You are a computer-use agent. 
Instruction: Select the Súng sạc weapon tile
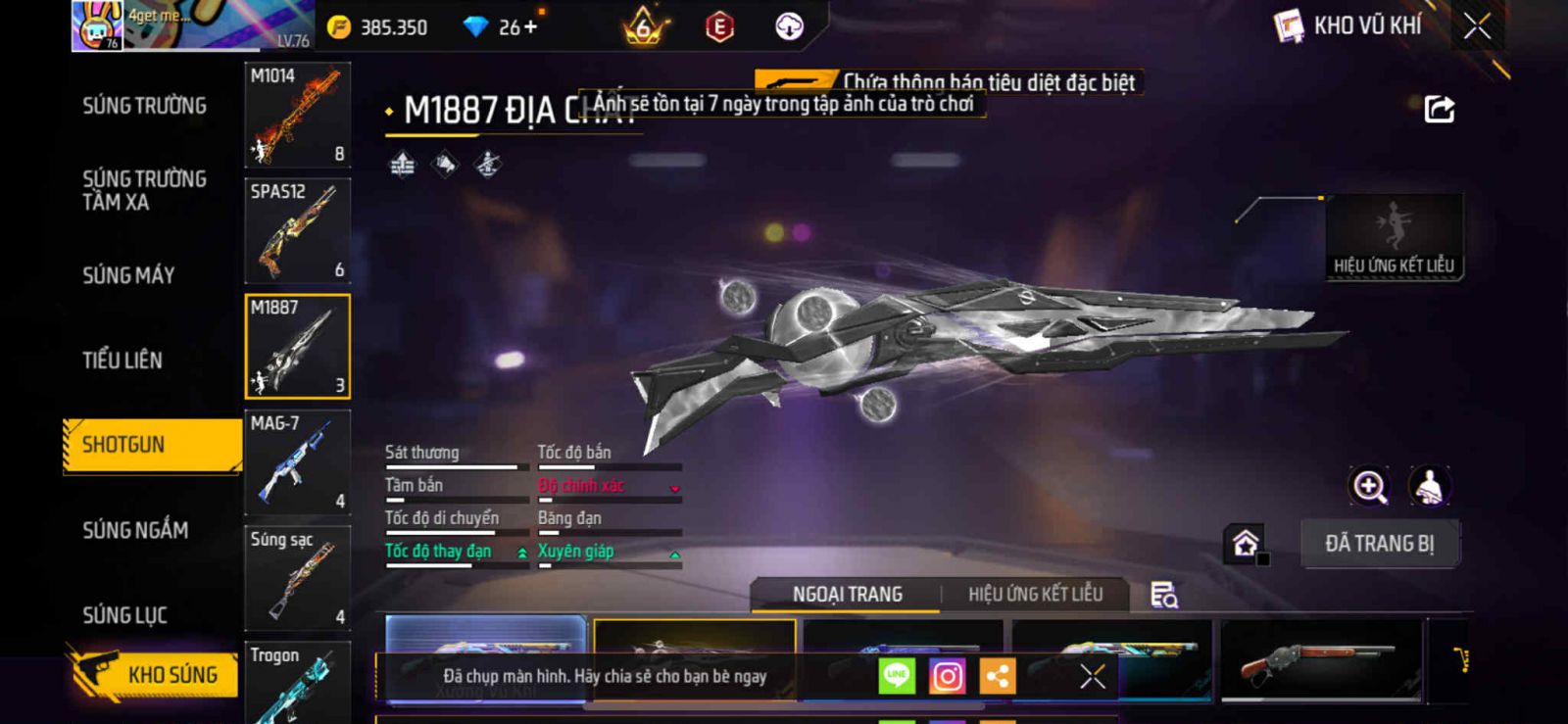297,578
